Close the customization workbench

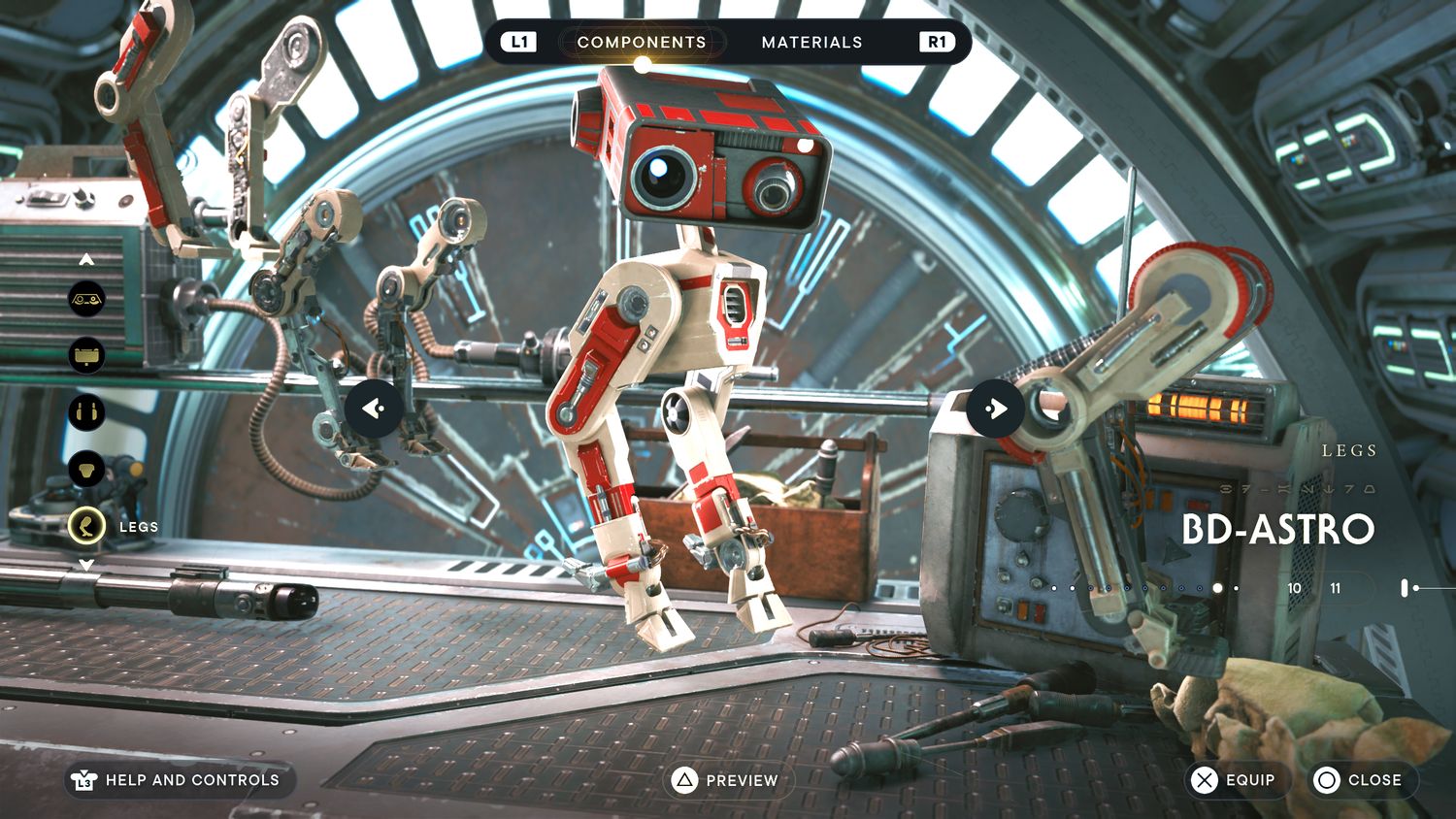tap(1359, 780)
